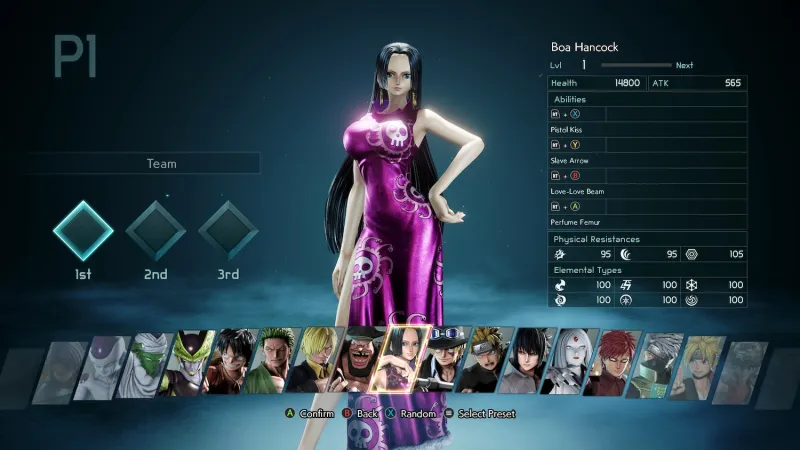The image size is (800, 450).
Task: Select the 1st team slot diamond
Action: pos(83,231)
